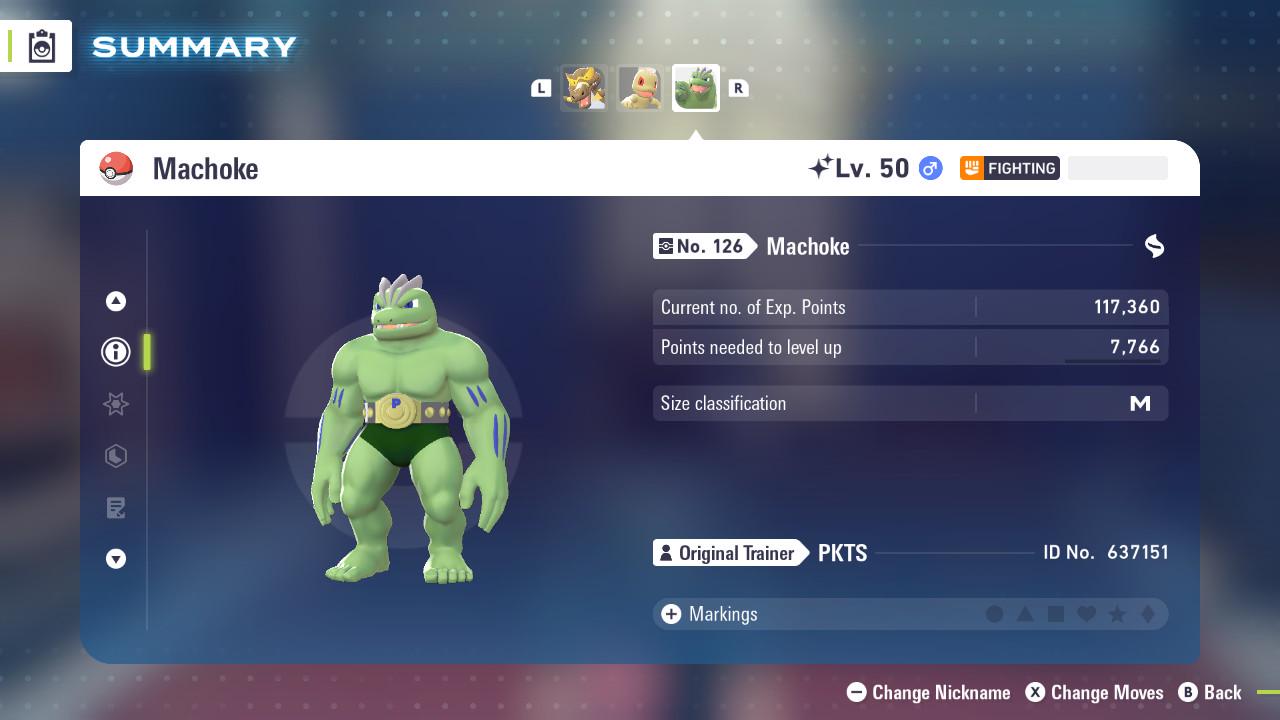This screenshot has height=720, width=1280.
Task: Open the Moves star icon in sidebar
Action: [115, 404]
